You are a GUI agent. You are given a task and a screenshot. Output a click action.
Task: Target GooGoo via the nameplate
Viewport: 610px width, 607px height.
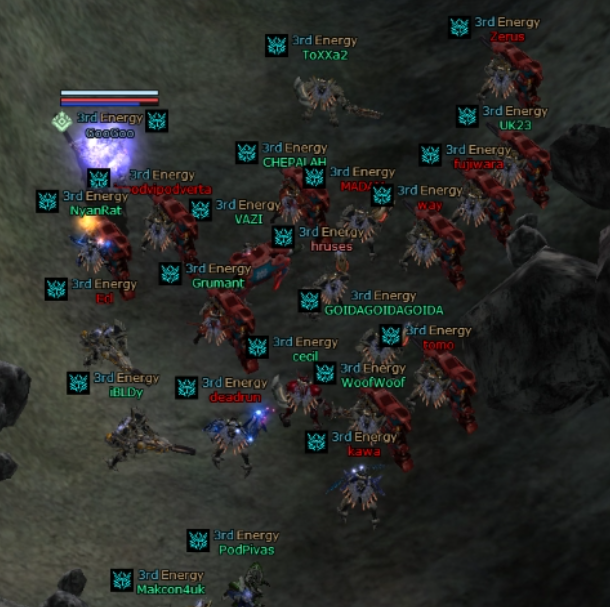pyautogui.click(x=110, y=132)
